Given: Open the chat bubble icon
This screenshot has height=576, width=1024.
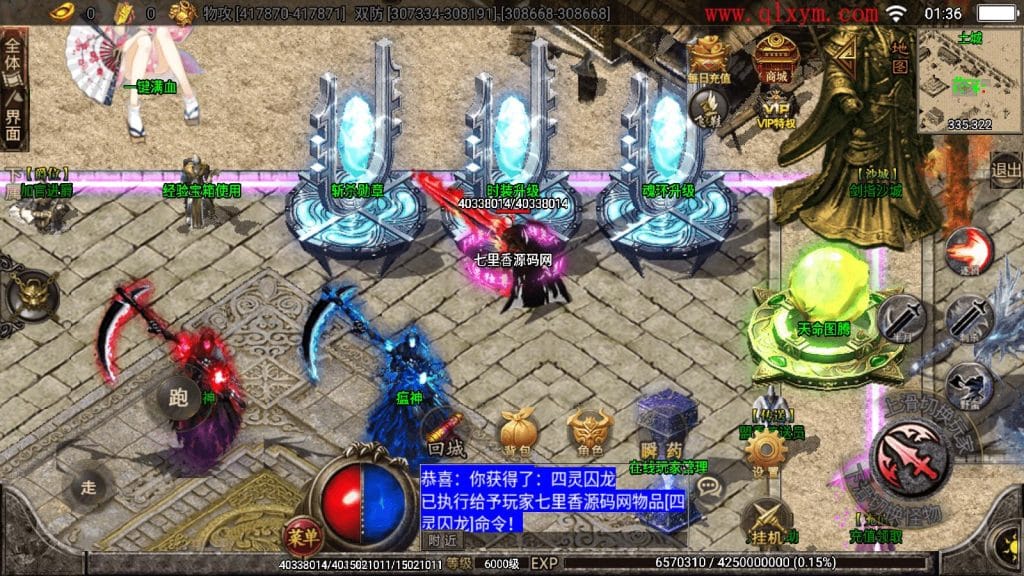Looking at the screenshot, I should pos(709,489).
